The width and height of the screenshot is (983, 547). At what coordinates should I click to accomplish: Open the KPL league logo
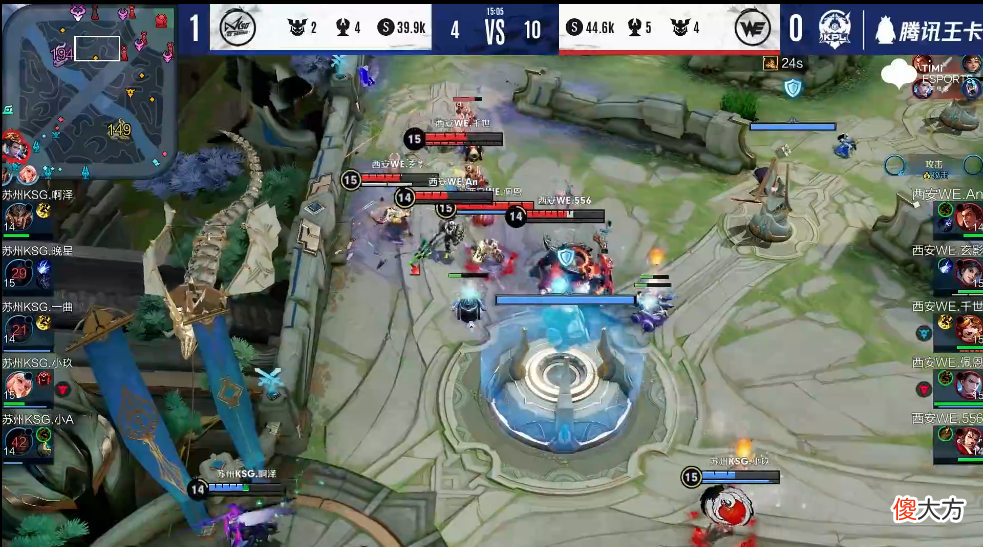click(x=836, y=28)
